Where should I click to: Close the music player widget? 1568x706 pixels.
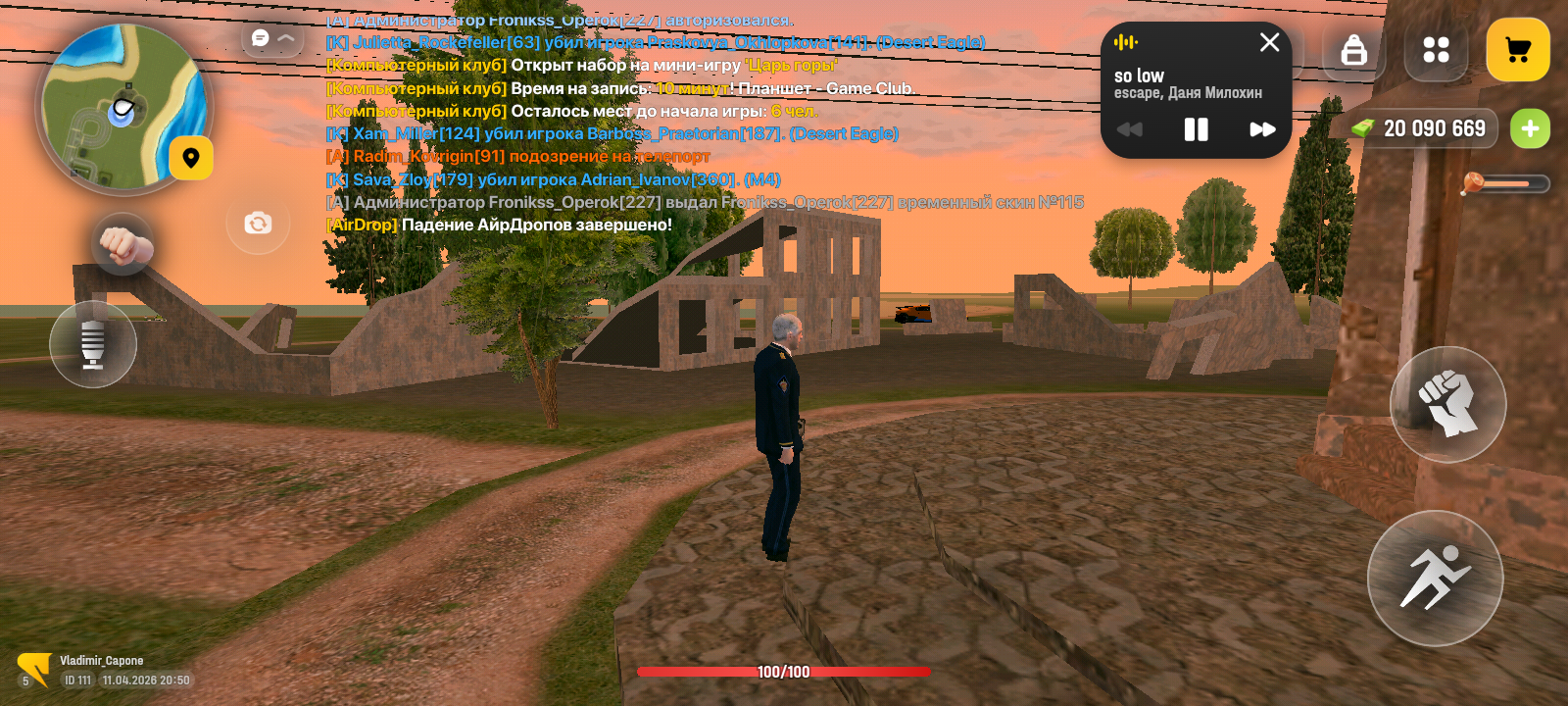(1269, 42)
